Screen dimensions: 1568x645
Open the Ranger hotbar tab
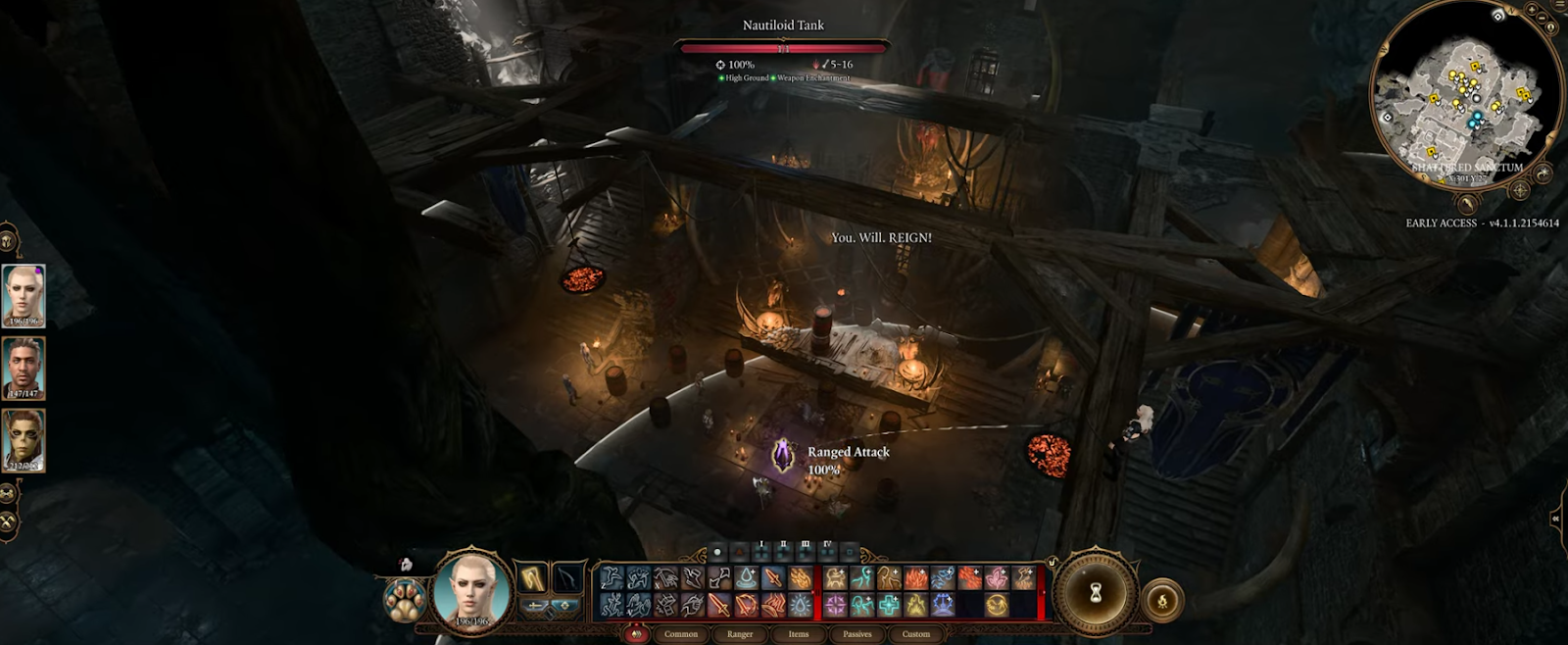(740, 634)
